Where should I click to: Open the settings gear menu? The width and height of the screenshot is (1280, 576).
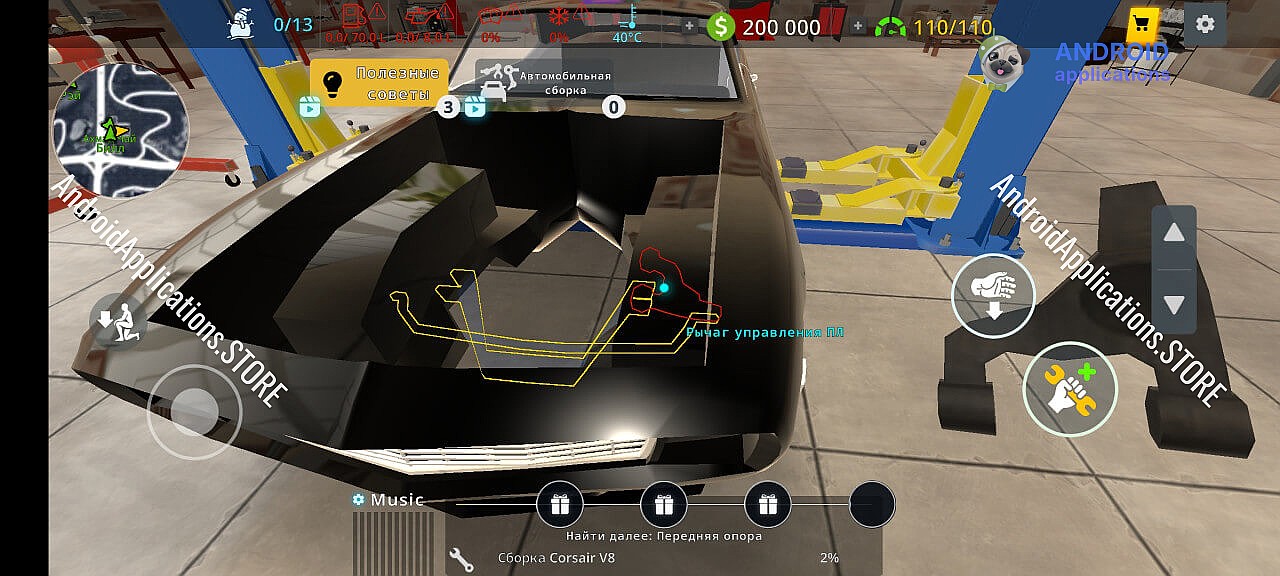coord(1205,24)
